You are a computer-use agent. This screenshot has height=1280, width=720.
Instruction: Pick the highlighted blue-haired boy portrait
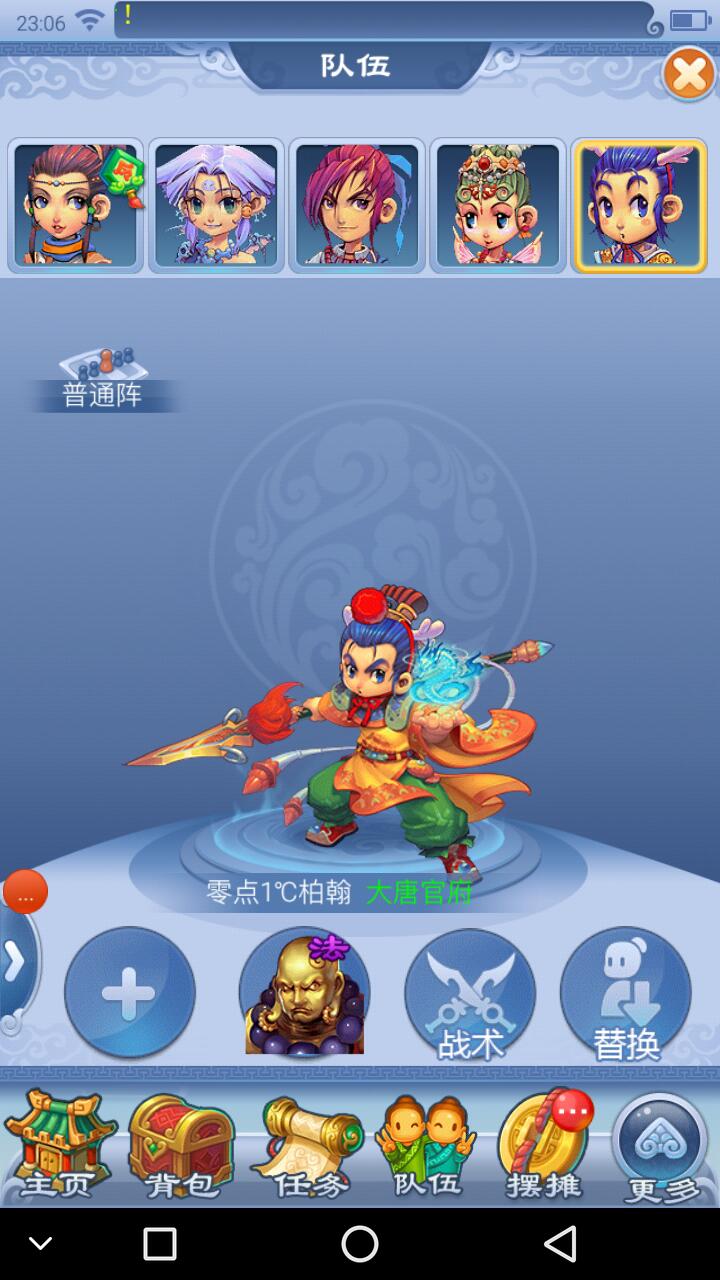point(639,205)
